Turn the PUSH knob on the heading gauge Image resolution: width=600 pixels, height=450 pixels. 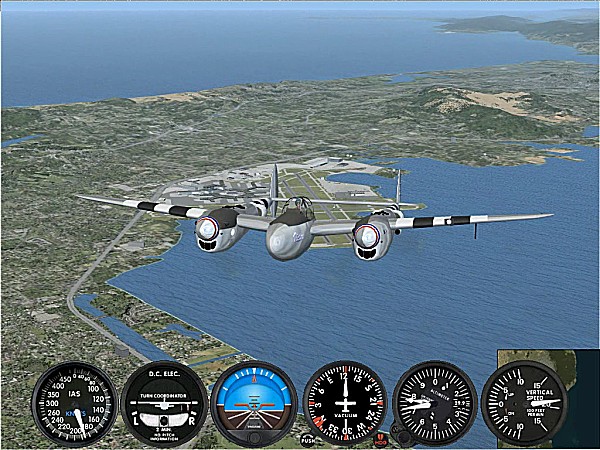[307, 439]
